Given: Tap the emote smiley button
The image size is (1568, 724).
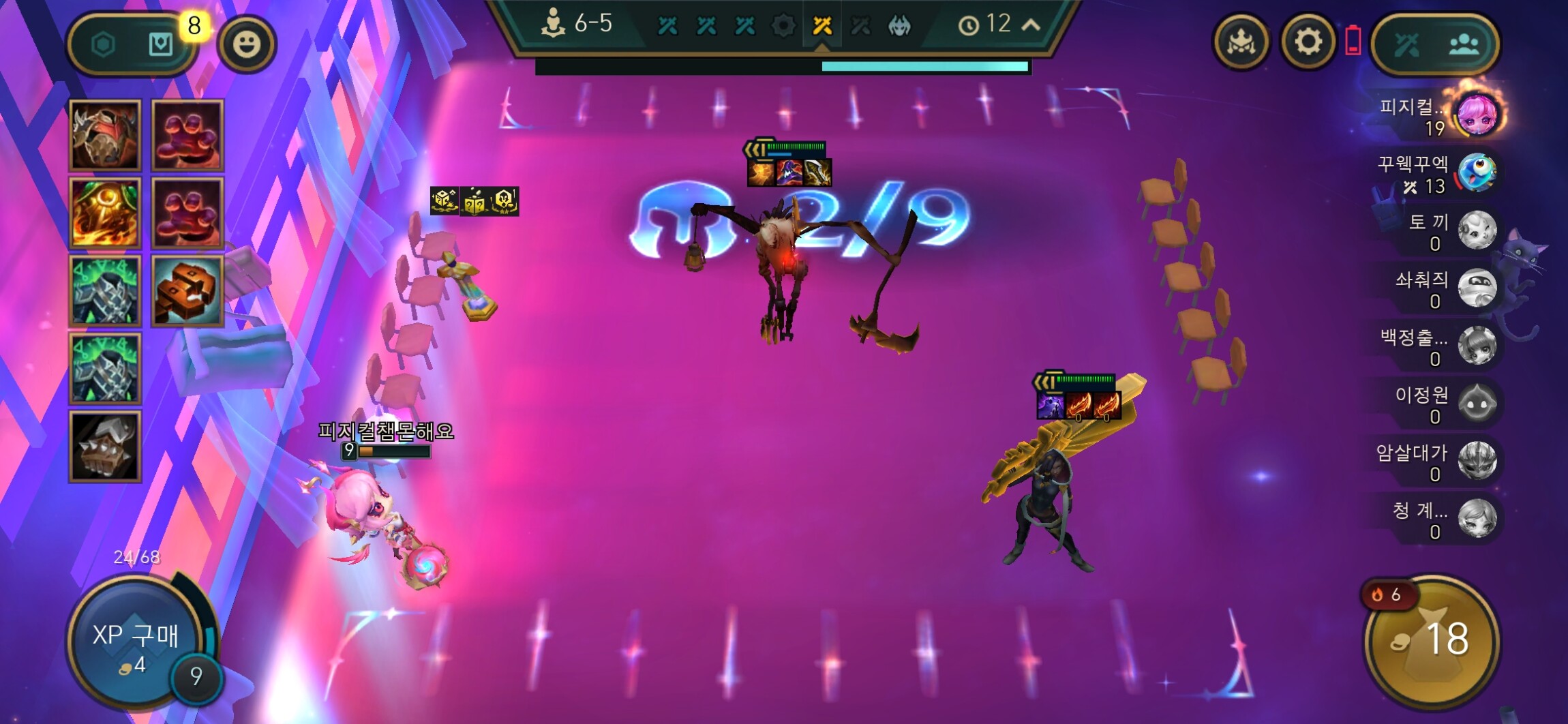Looking at the screenshot, I should point(246,44).
